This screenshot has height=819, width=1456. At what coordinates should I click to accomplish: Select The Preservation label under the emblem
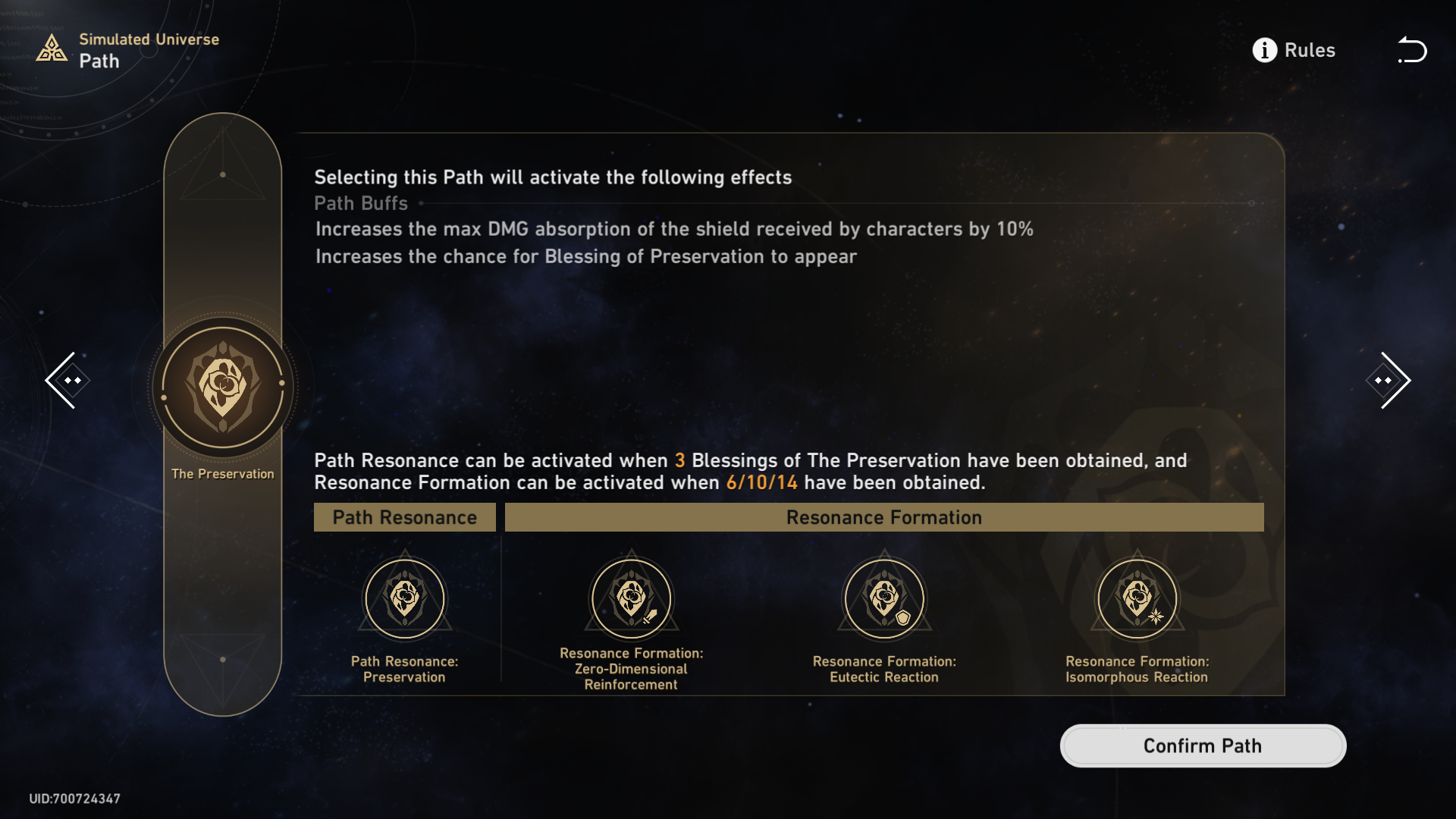(x=222, y=473)
